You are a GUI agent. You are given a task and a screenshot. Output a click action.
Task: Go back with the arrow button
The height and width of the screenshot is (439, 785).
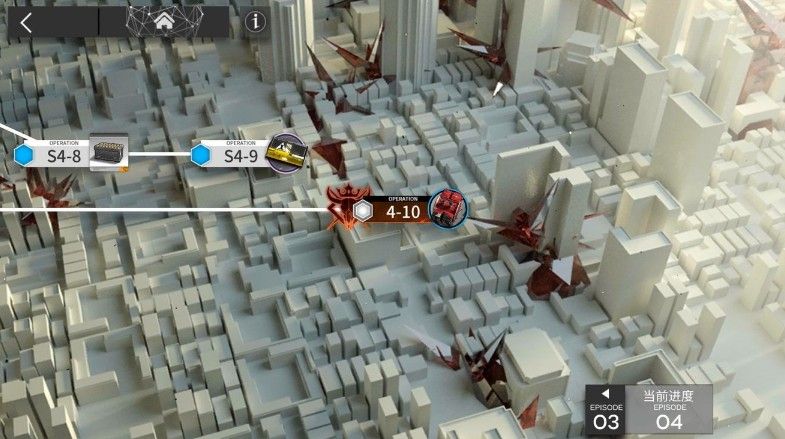26,23
